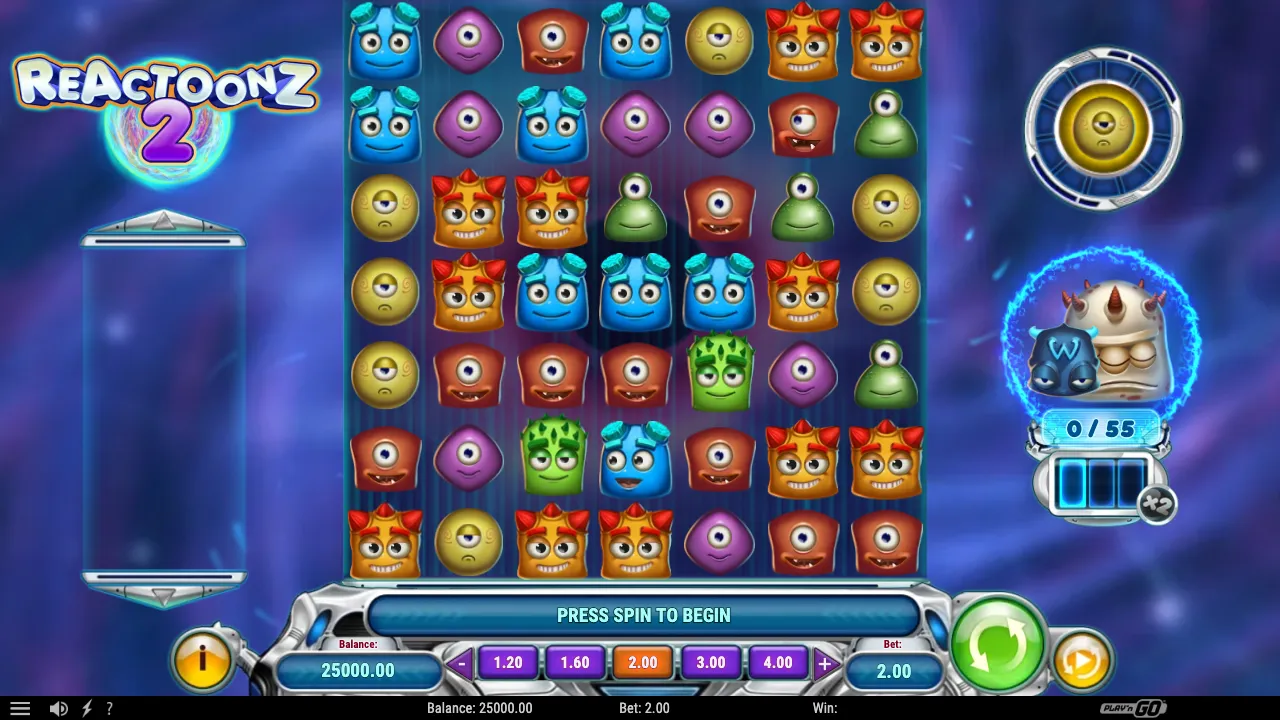This screenshot has height=720, width=1280.
Task: Toggle the sound speaker icon
Action: [59, 708]
